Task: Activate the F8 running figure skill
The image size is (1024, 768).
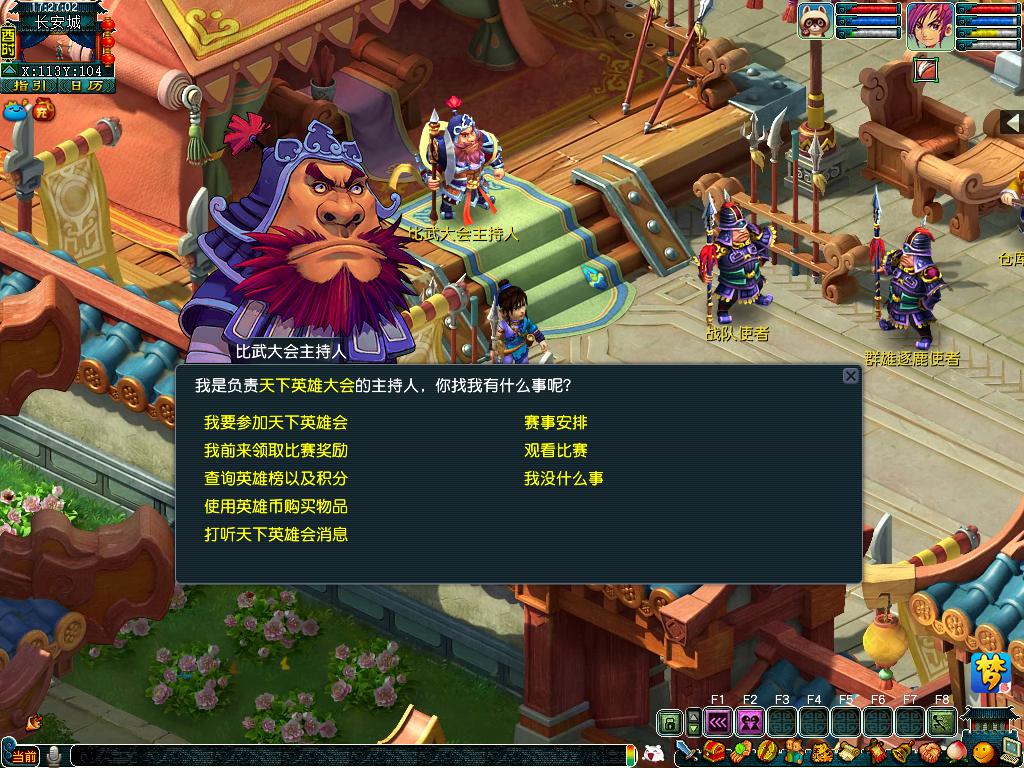Action: pos(941,721)
